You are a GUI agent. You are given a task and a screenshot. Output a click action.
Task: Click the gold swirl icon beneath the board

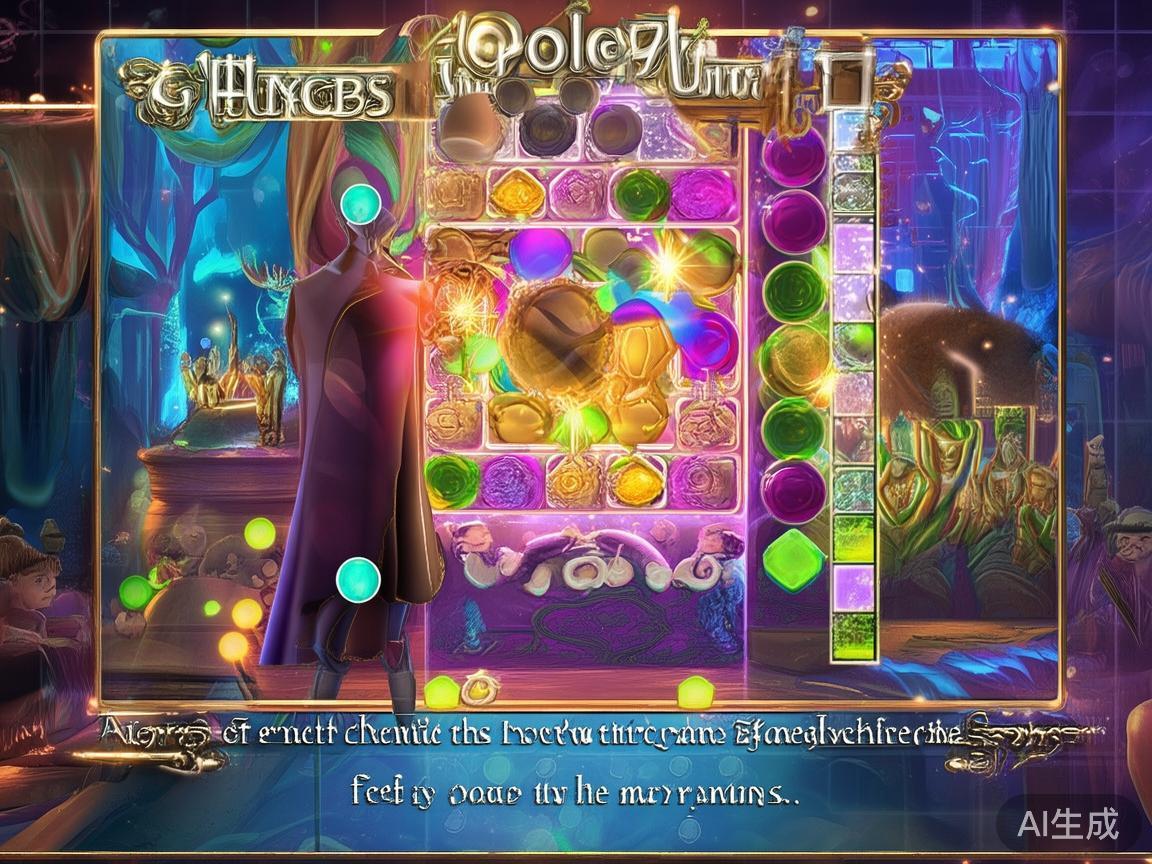(478, 687)
